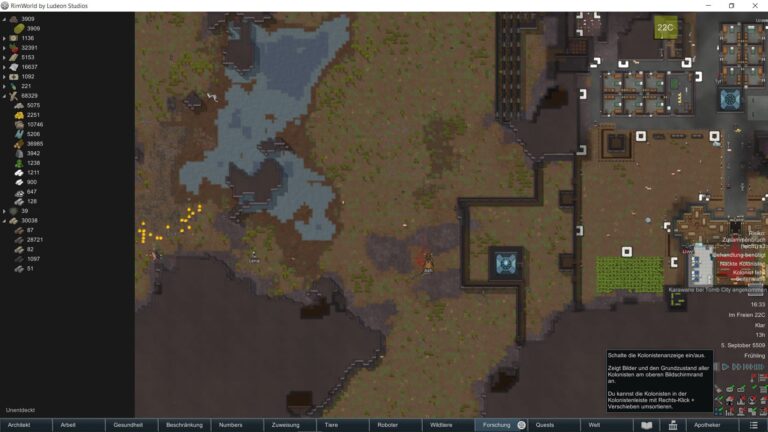Open the main menu list icon
This screenshot has height=432, width=768.
[x=753, y=425]
